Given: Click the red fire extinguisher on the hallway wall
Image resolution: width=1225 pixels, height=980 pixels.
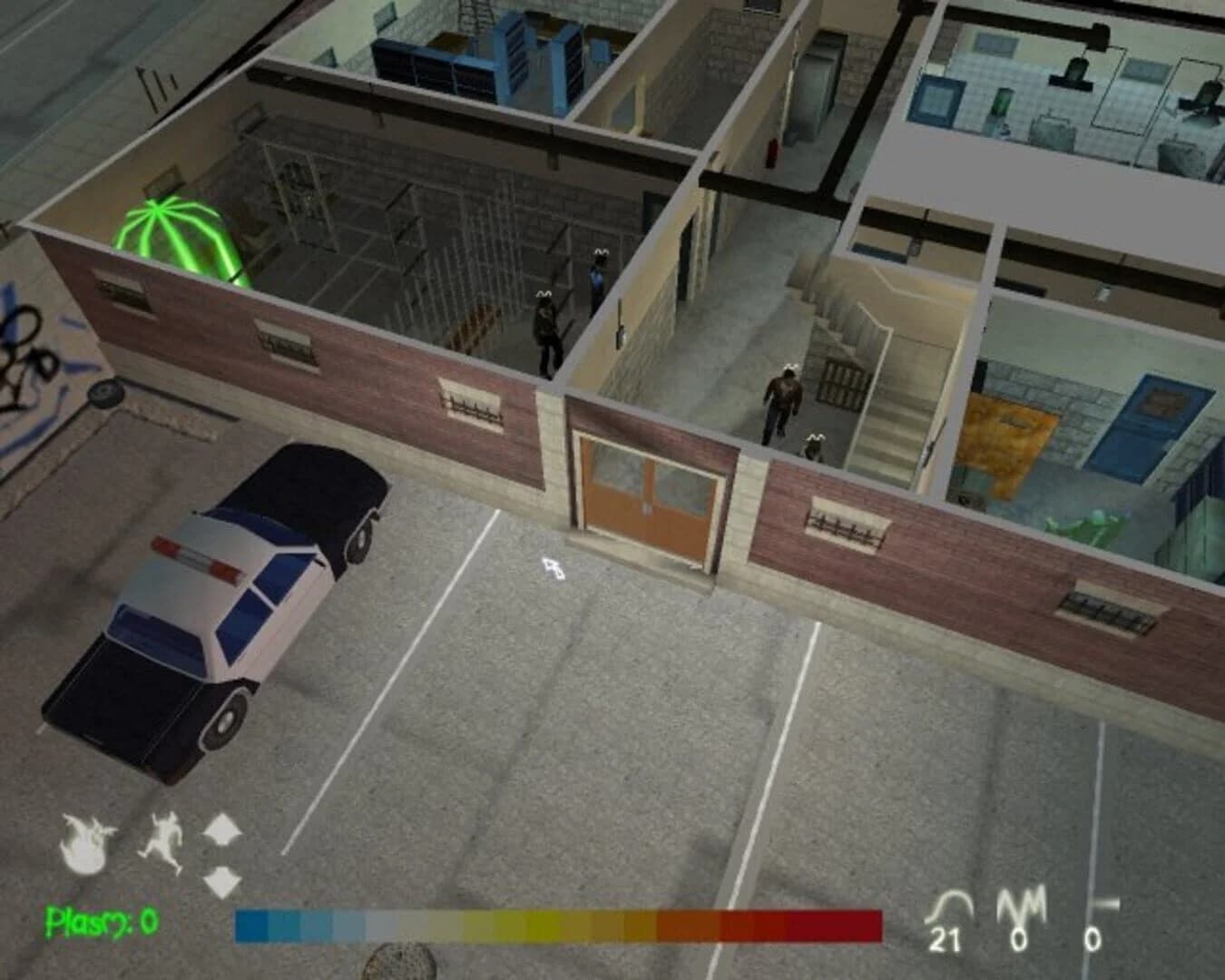Looking at the screenshot, I should [772, 152].
